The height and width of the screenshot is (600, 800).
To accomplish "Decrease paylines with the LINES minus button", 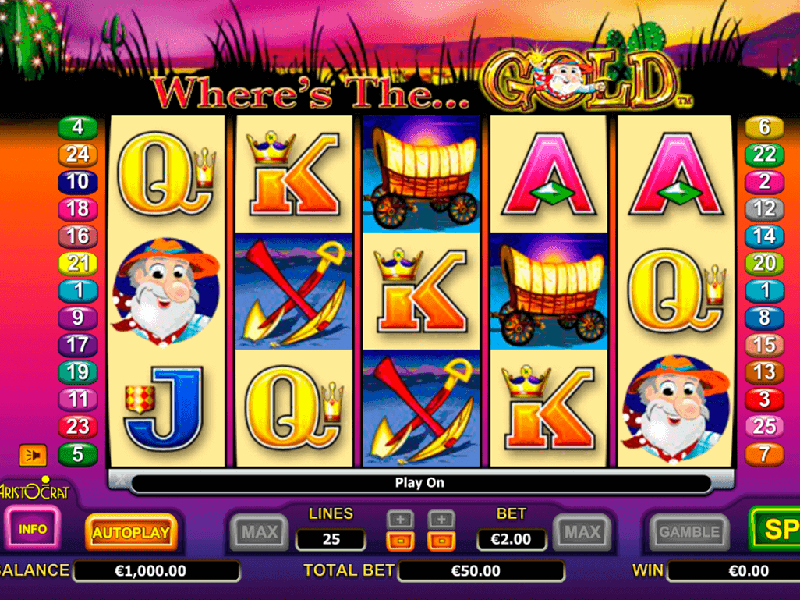I will [400, 541].
